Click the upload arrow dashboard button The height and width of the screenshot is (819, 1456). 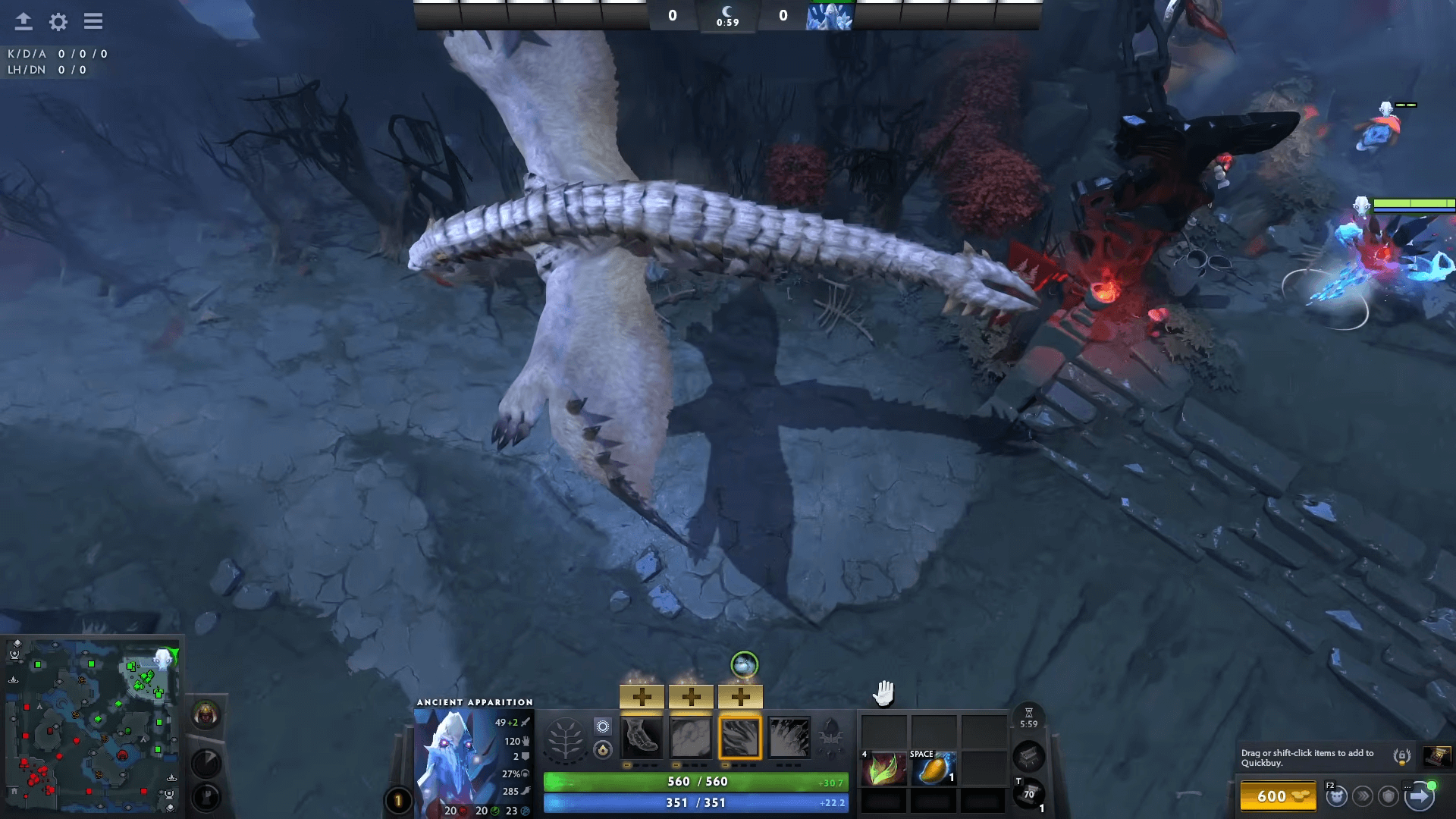(24, 21)
